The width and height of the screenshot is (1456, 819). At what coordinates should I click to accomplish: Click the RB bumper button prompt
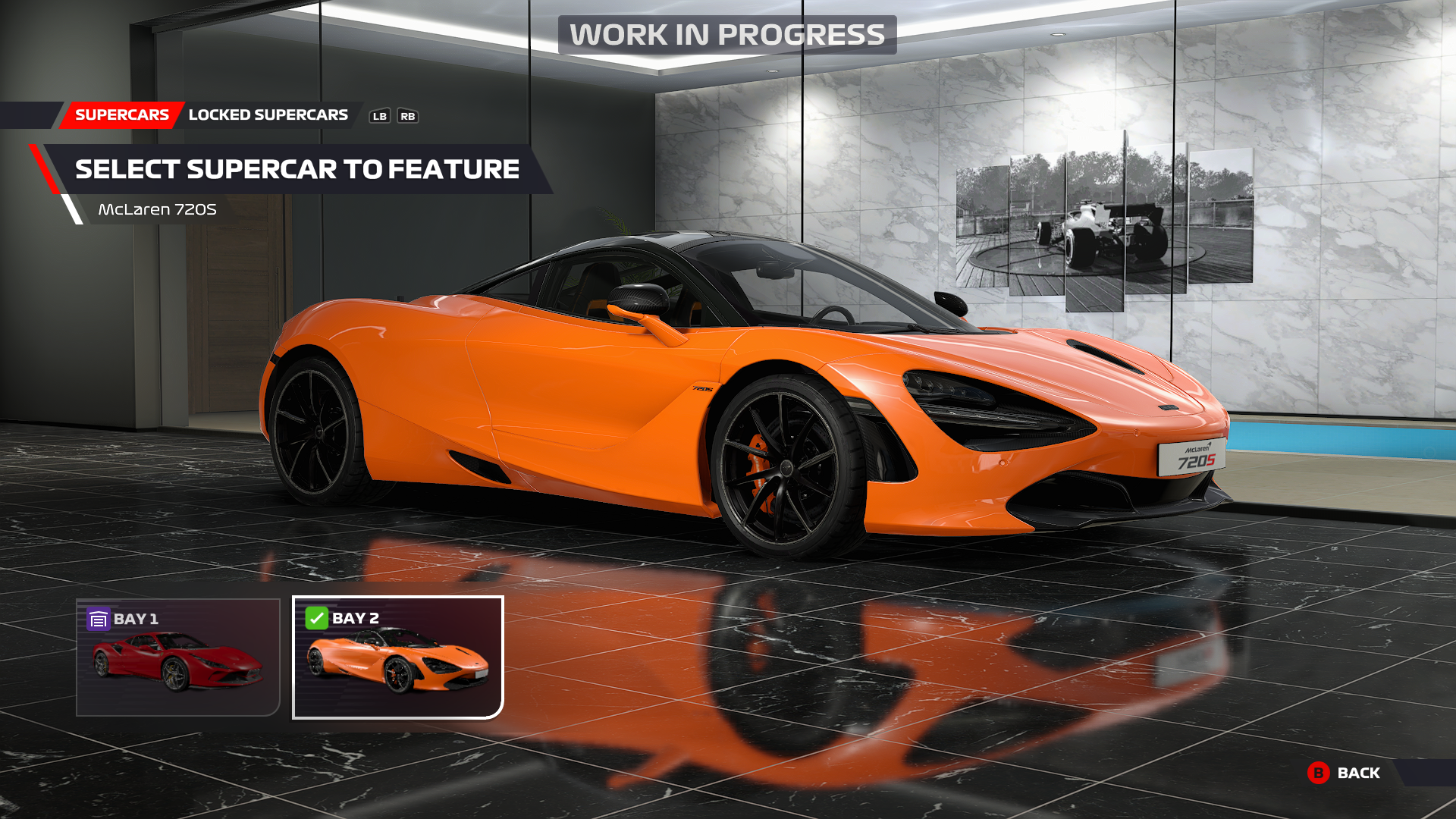[408, 116]
